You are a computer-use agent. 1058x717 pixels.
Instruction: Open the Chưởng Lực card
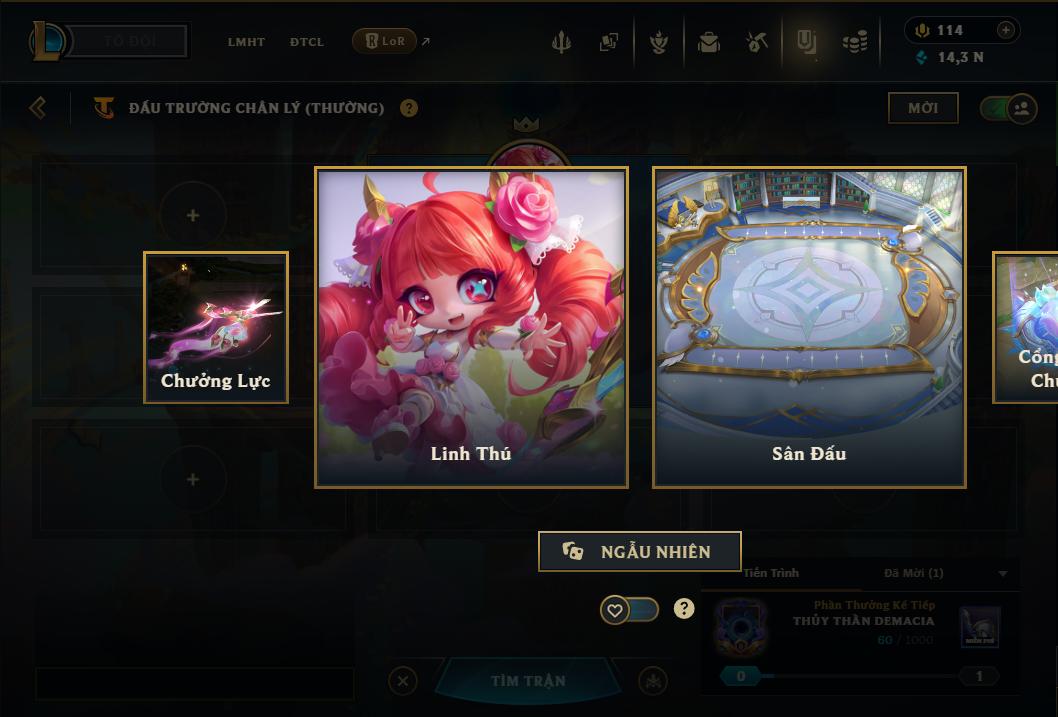(216, 327)
